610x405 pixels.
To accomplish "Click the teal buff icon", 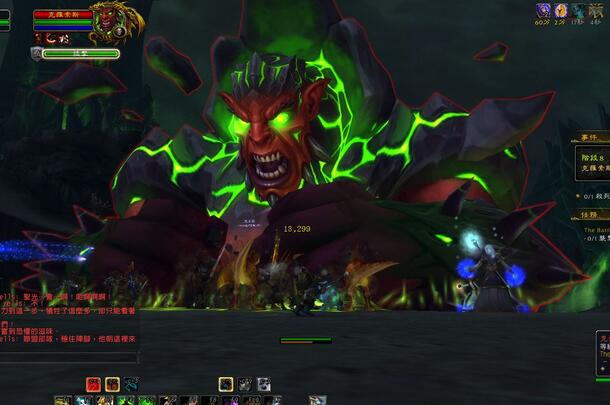I will pyautogui.click(x=579, y=10).
